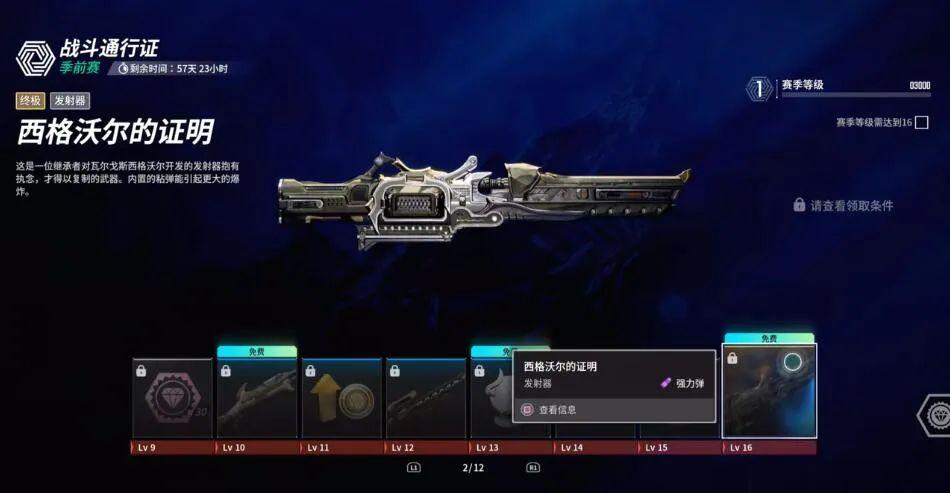Select the Lv 11 arrow and coin reward

(x=342, y=398)
